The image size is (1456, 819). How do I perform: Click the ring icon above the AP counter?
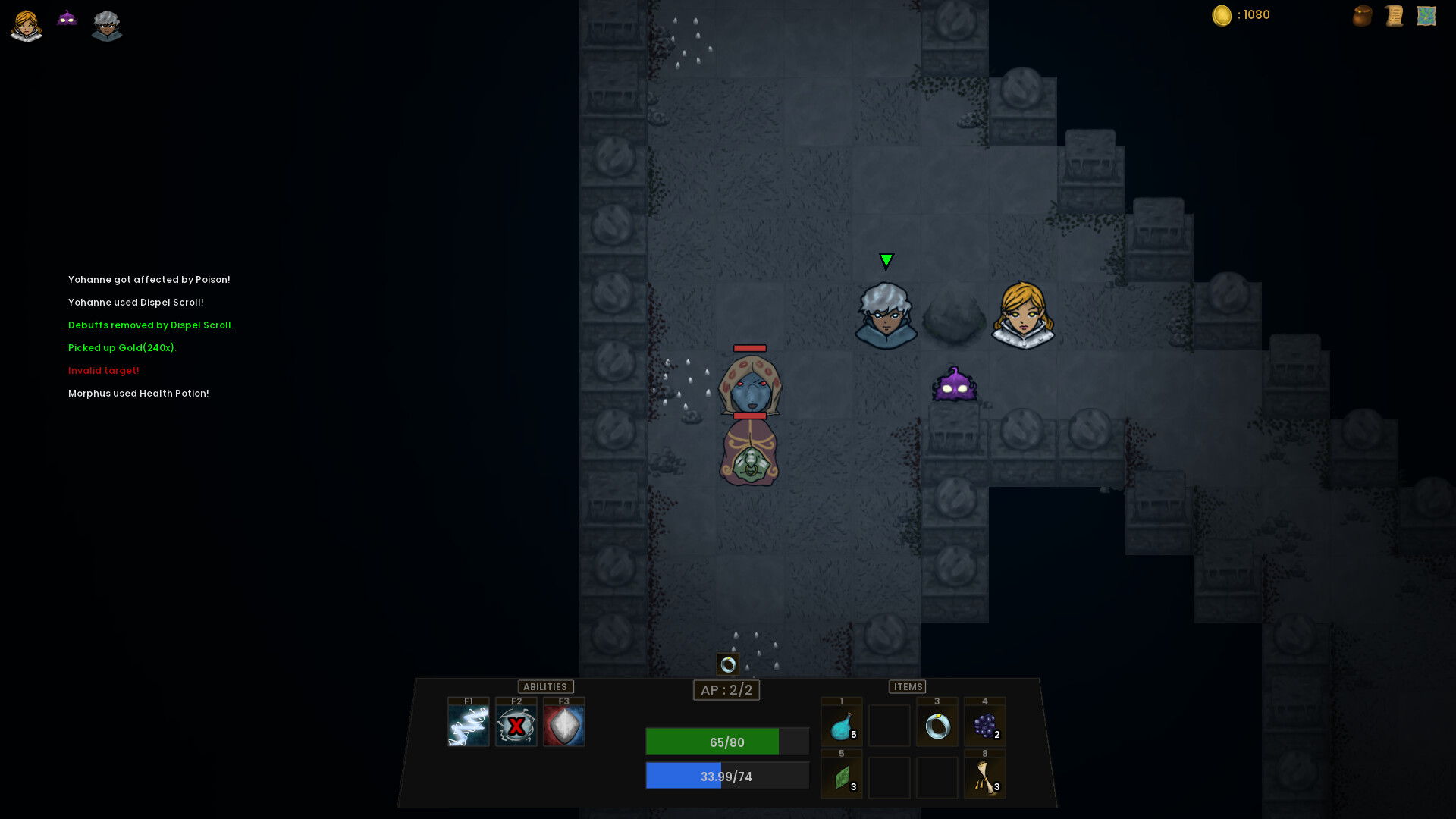728,664
